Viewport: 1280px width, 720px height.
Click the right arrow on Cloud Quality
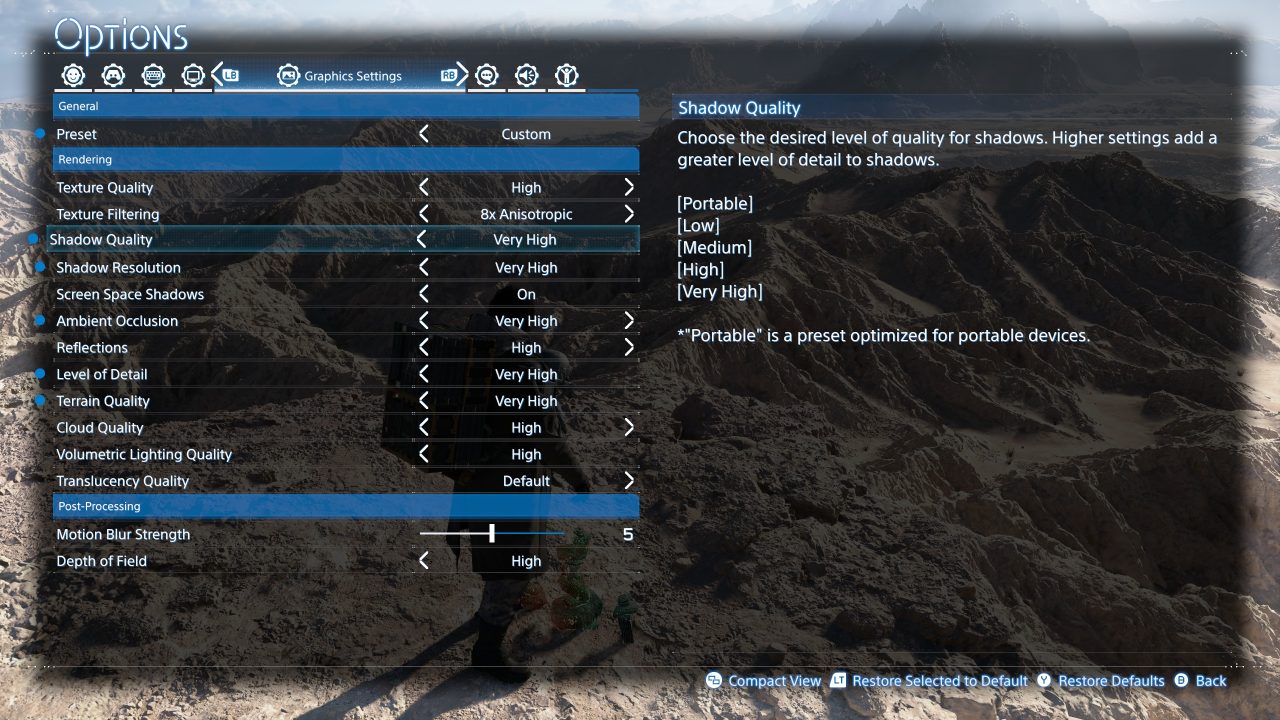pos(630,427)
